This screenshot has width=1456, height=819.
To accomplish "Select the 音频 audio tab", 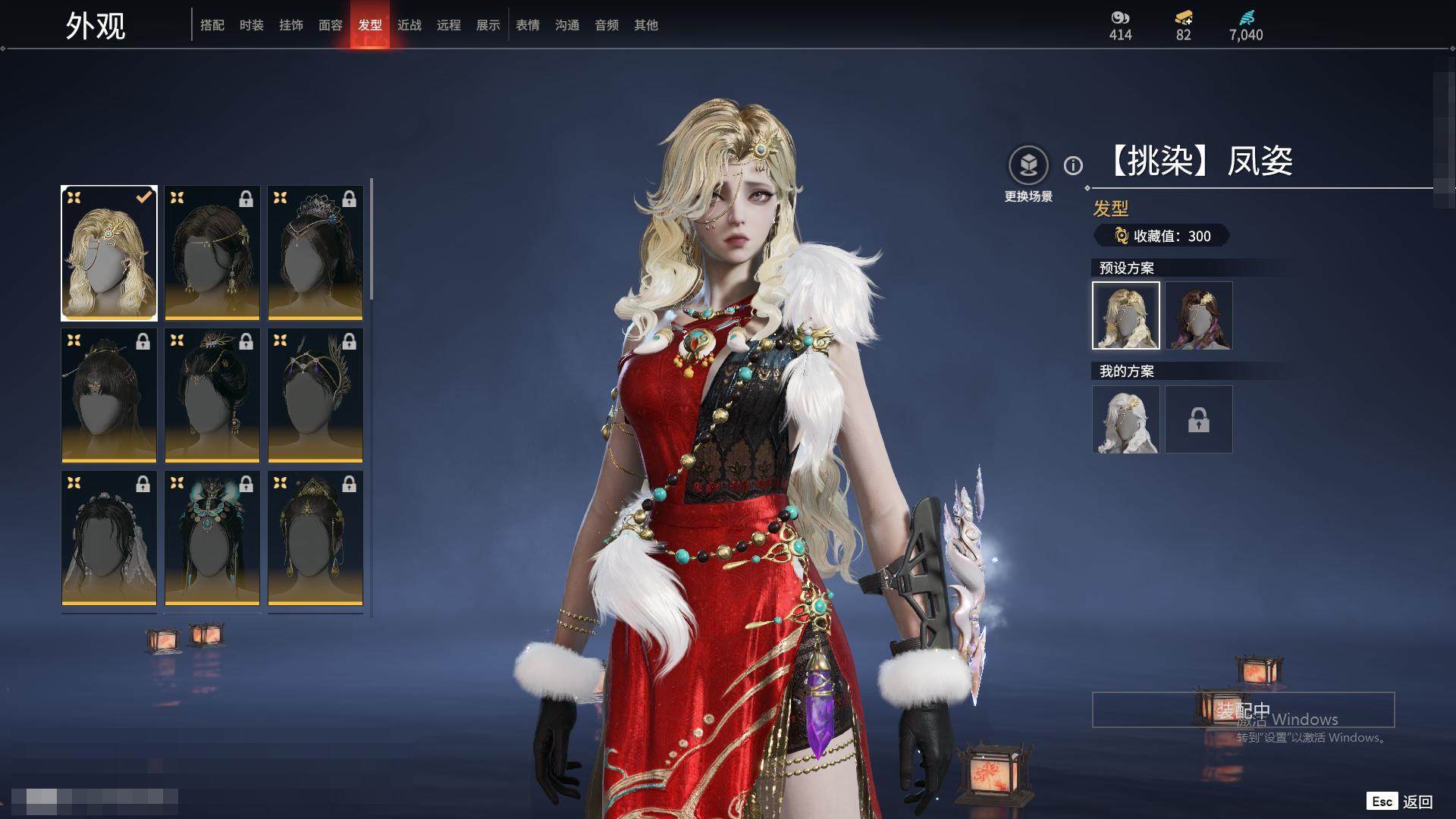I will (x=607, y=25).
